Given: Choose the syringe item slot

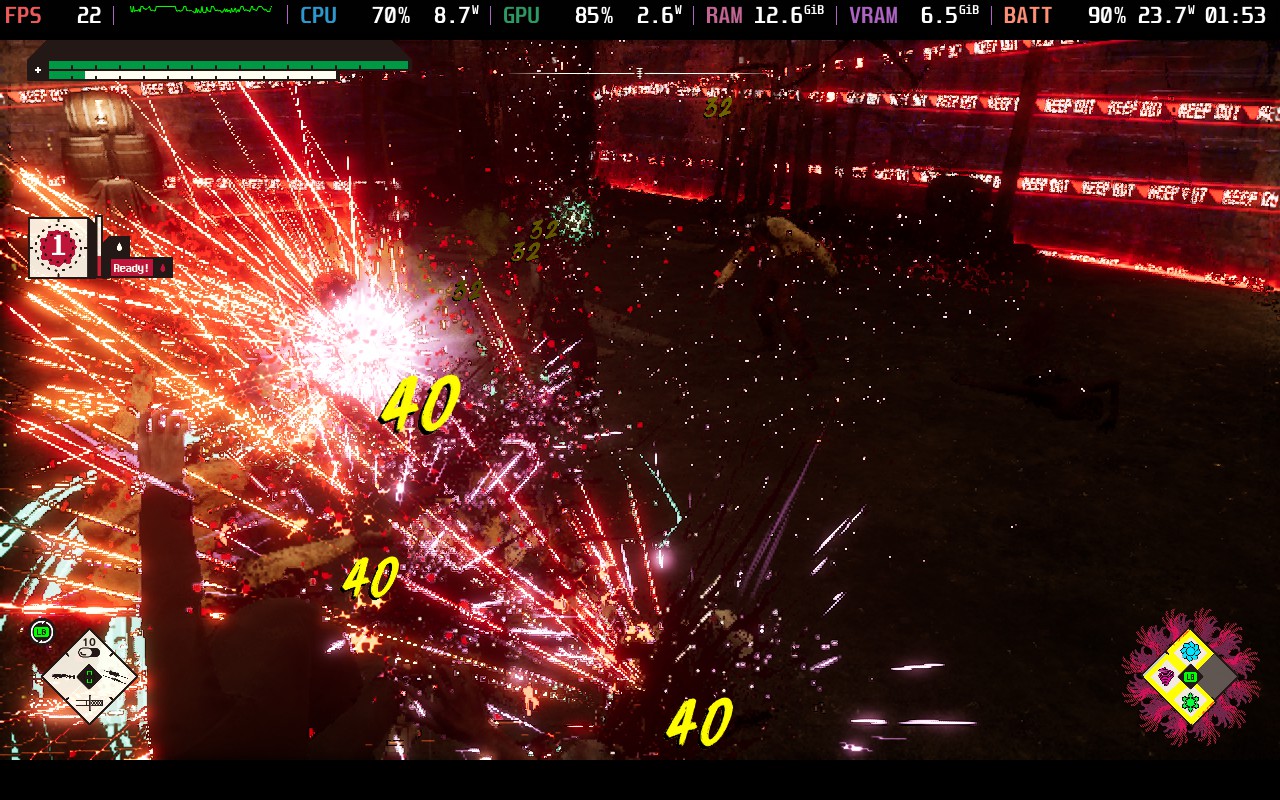Looking at the screenshot, I should click(x=89, y=704).
